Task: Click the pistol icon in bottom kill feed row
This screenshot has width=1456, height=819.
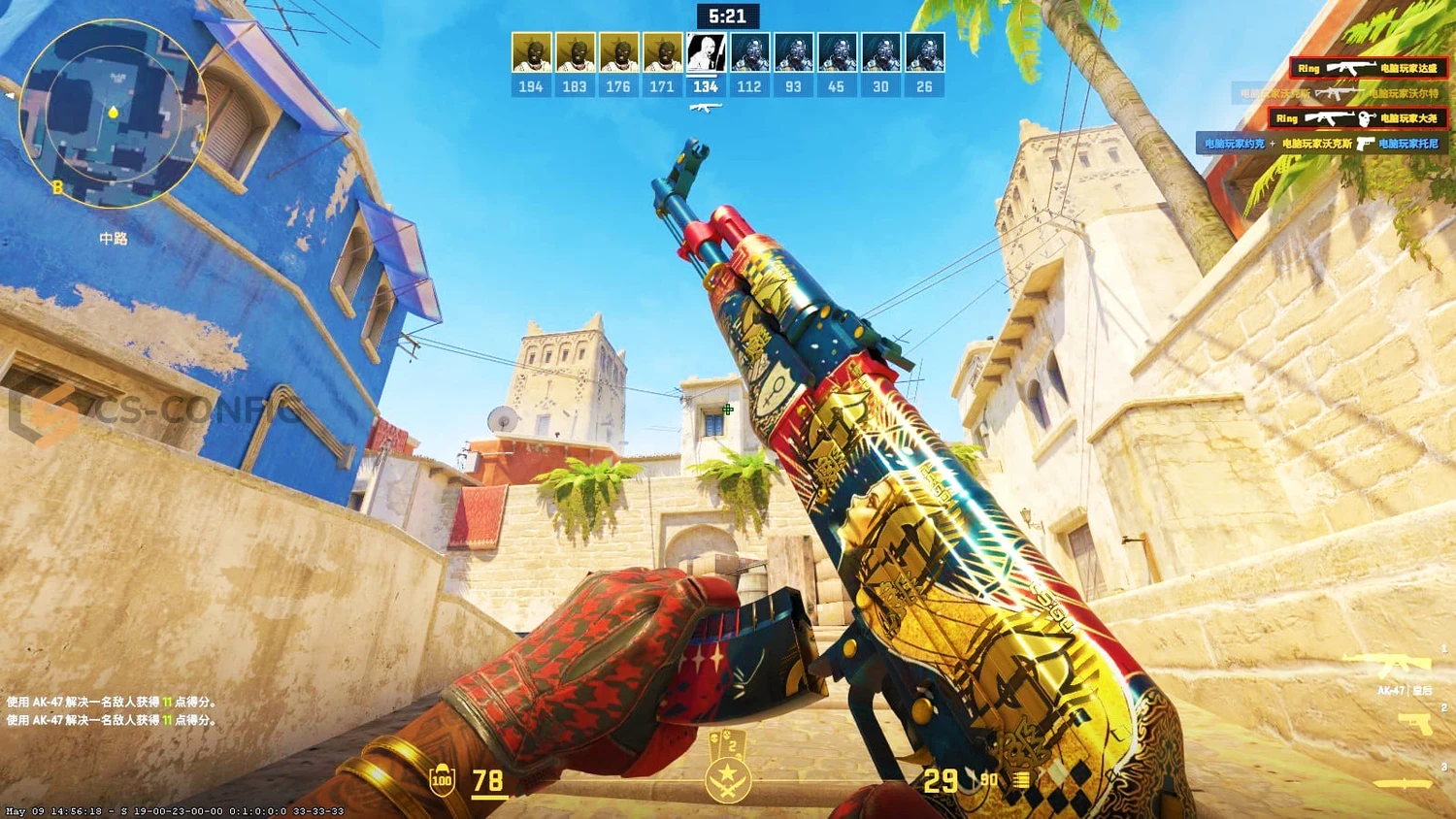Action: [1366, 145]
